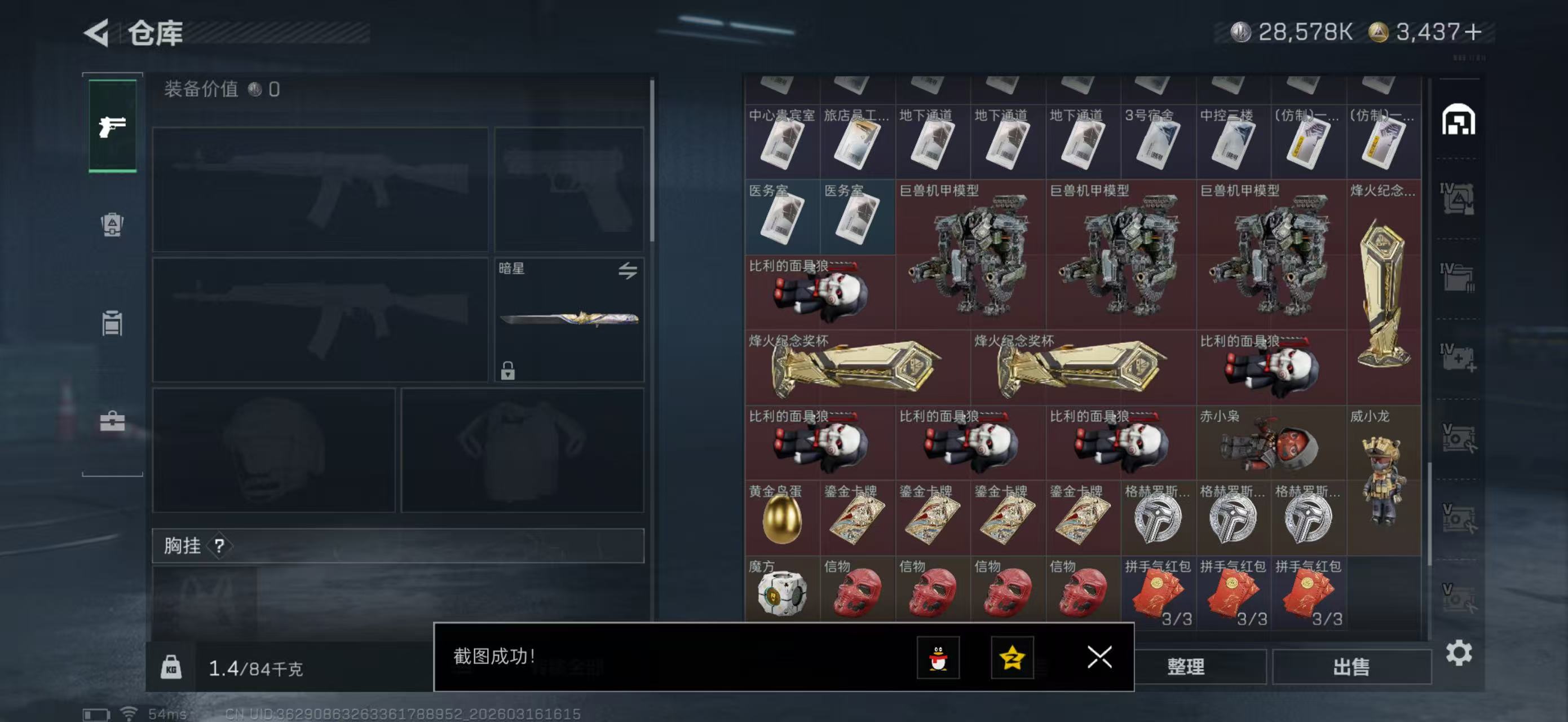Viewport: 1568px width, 722px height.
Task: Open the backpack tab icon
Action: 112,323
